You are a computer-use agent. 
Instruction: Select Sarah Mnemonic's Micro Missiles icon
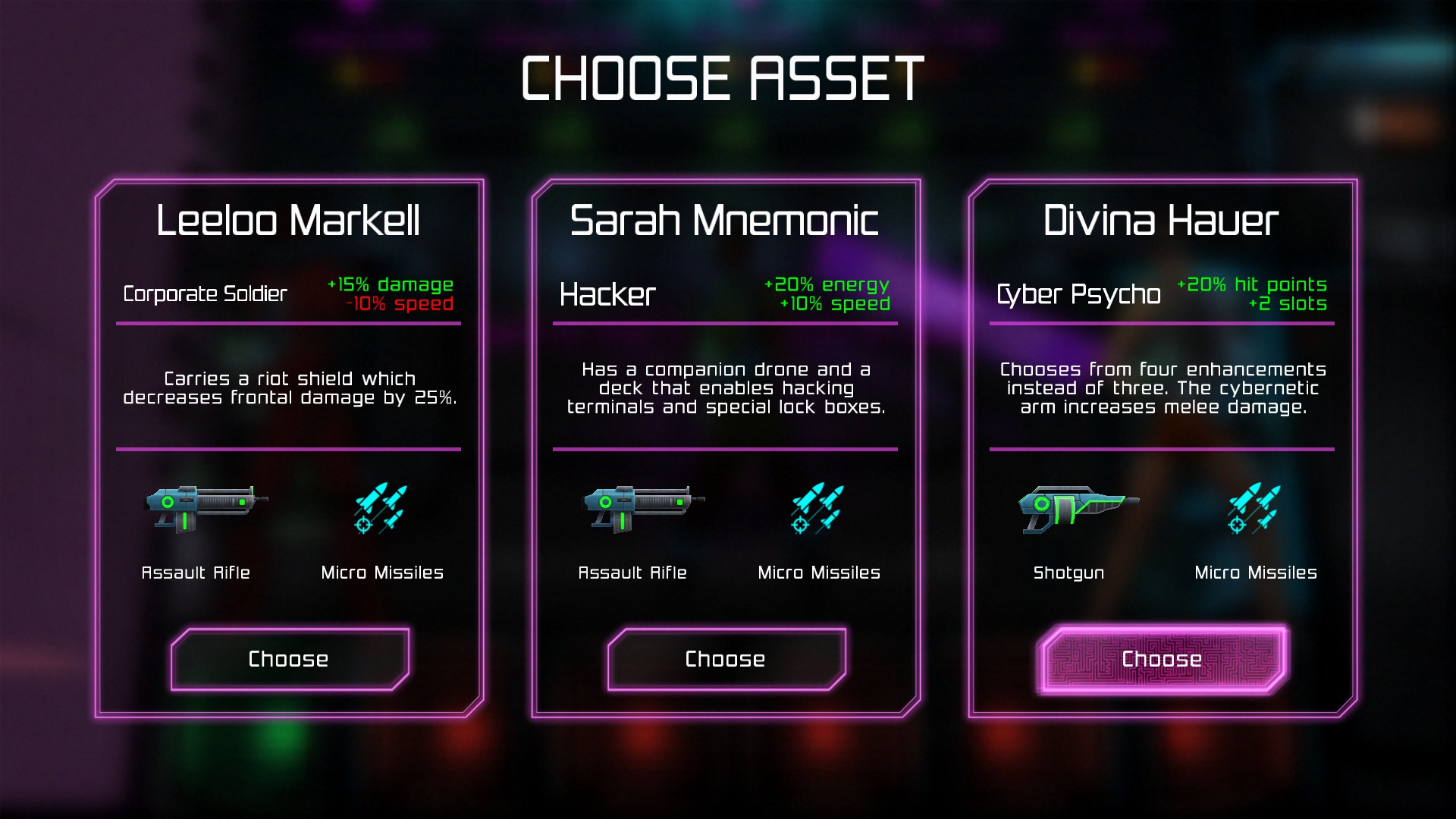(818, 507)
